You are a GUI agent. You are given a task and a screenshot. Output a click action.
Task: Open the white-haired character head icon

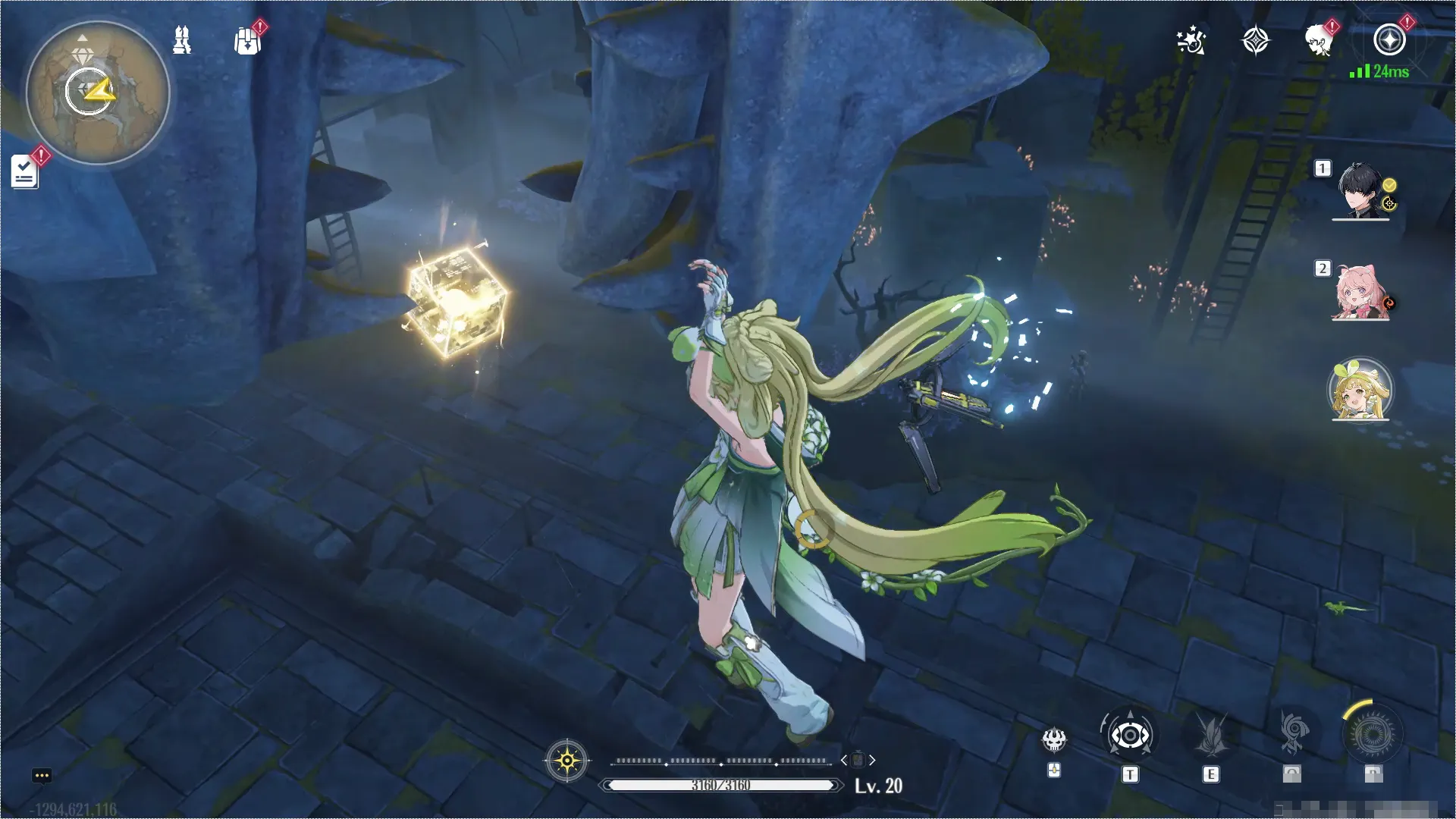tap(1319, 41)
